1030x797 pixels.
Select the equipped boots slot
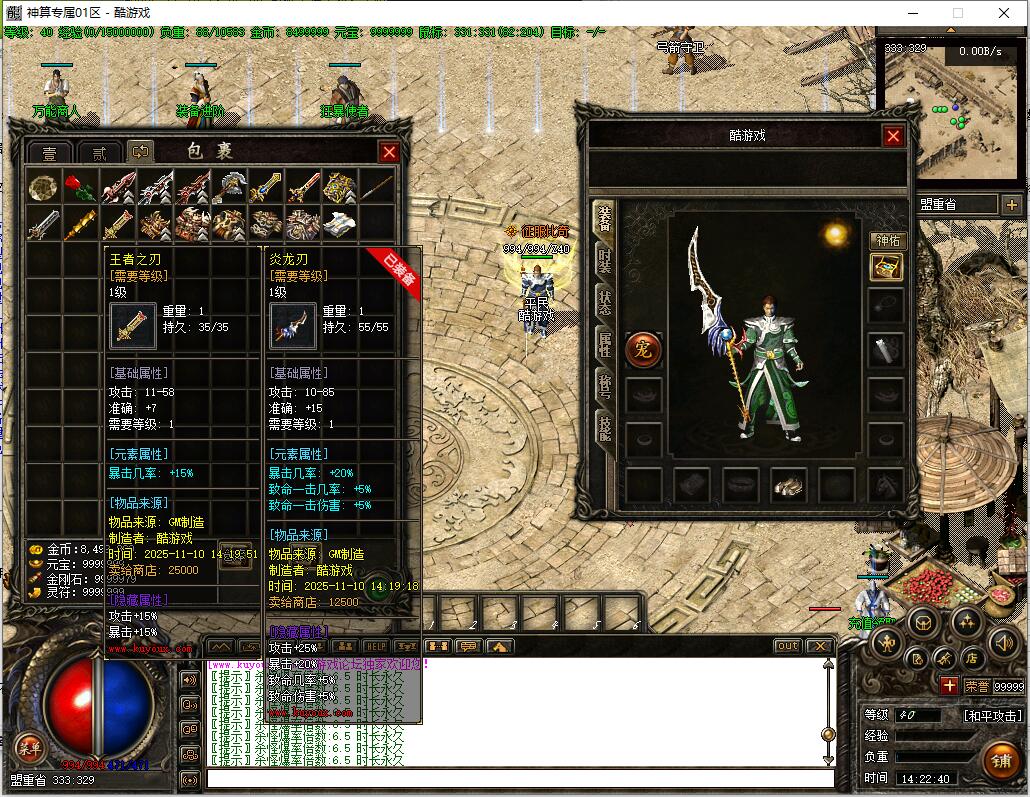click(x=789, y=486)
